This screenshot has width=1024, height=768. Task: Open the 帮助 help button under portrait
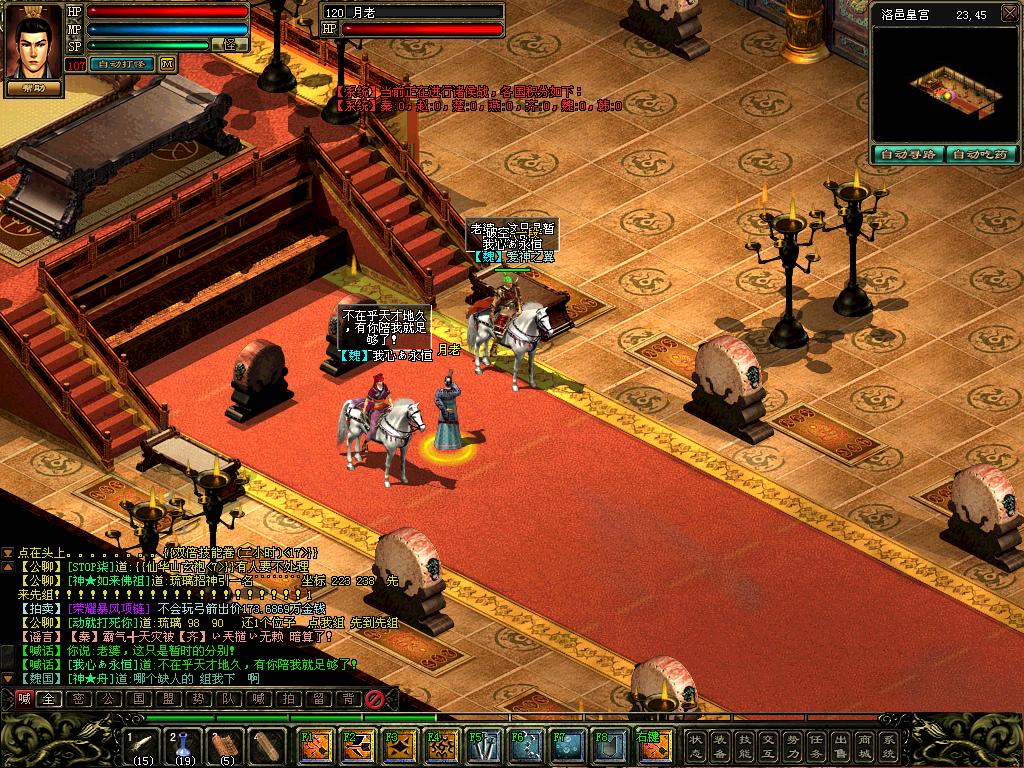[x=34, y=88]
